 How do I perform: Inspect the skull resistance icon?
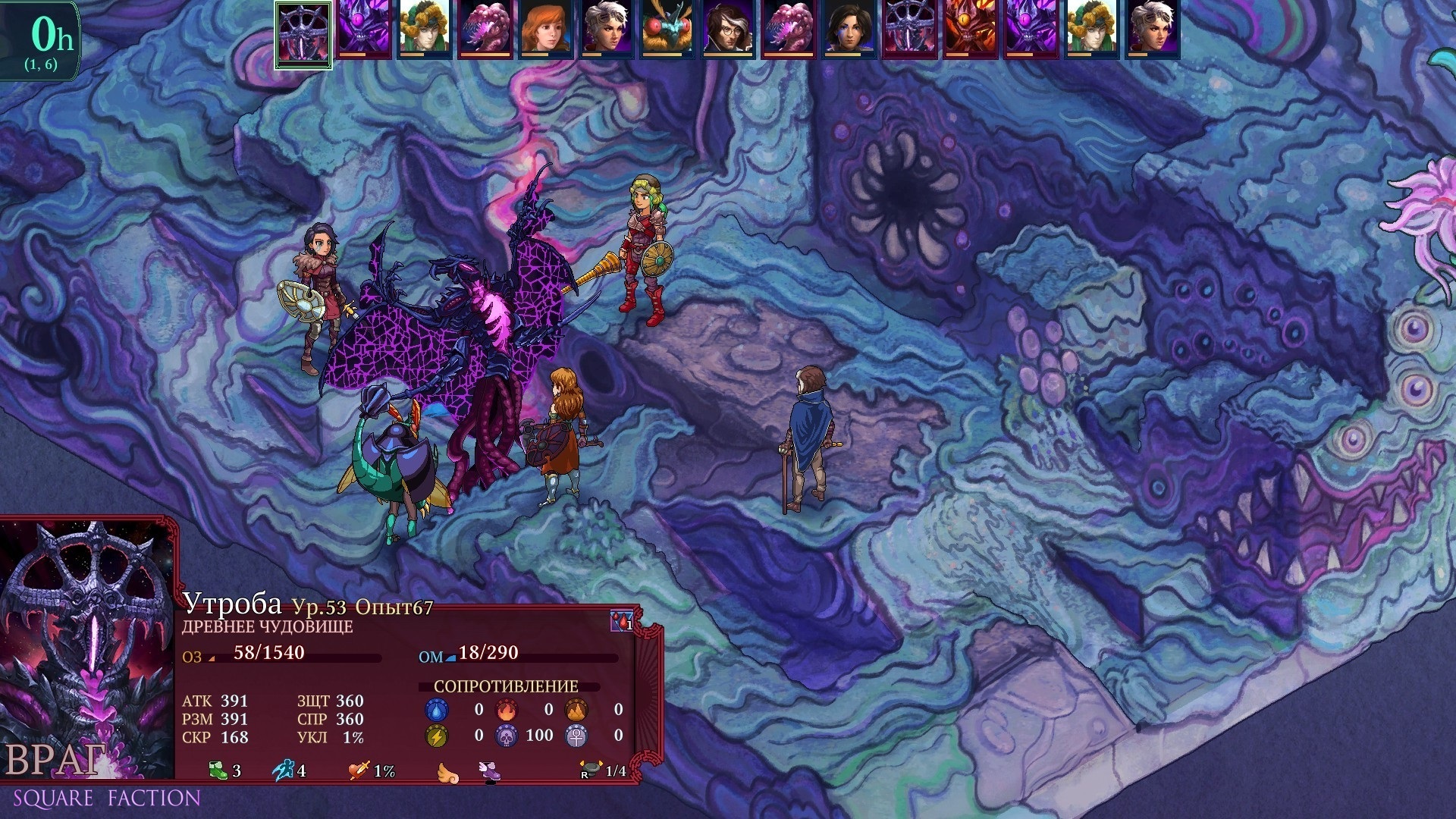(506, 735)
